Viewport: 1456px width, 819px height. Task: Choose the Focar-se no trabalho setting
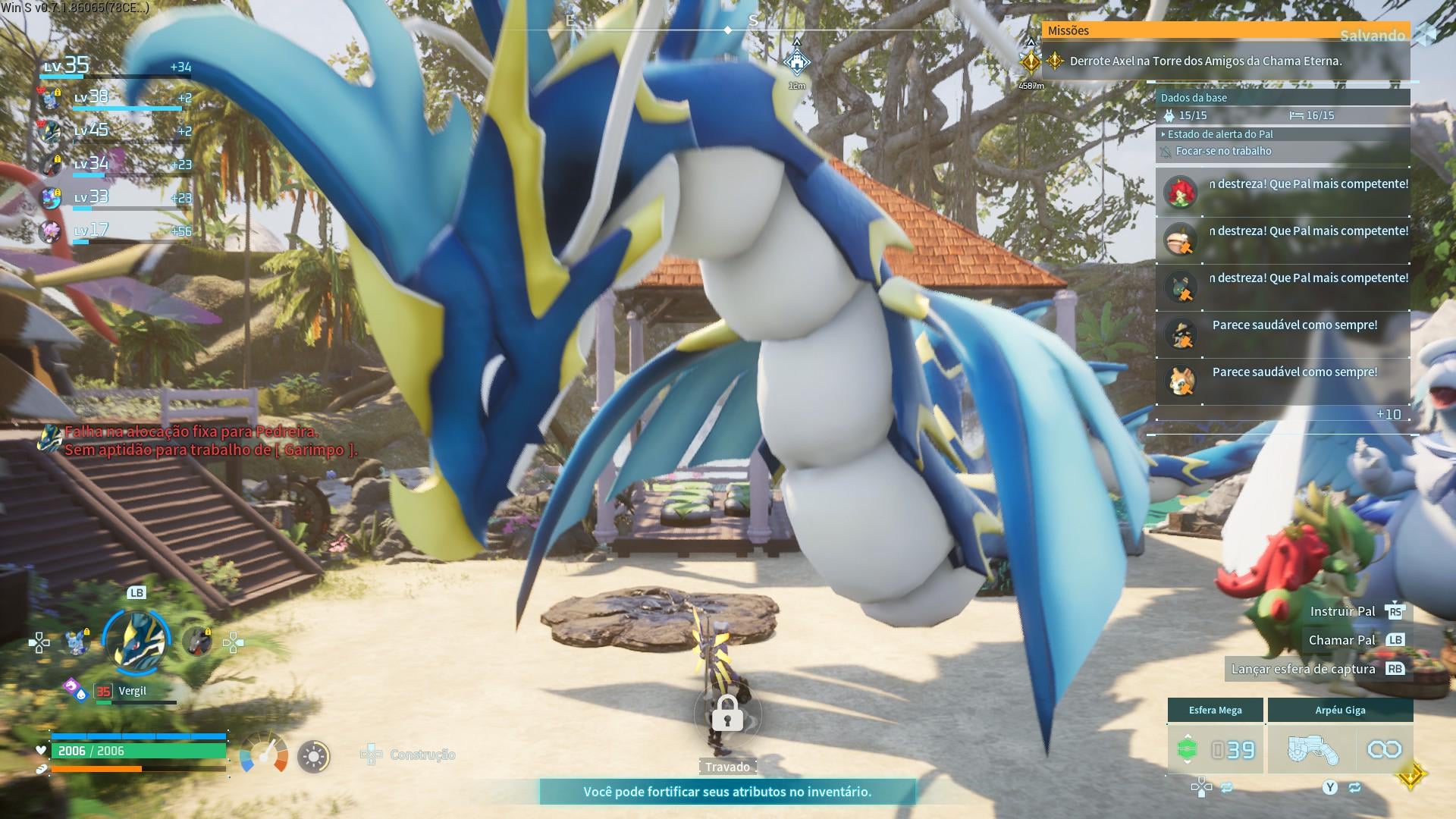pos(1223,151)
